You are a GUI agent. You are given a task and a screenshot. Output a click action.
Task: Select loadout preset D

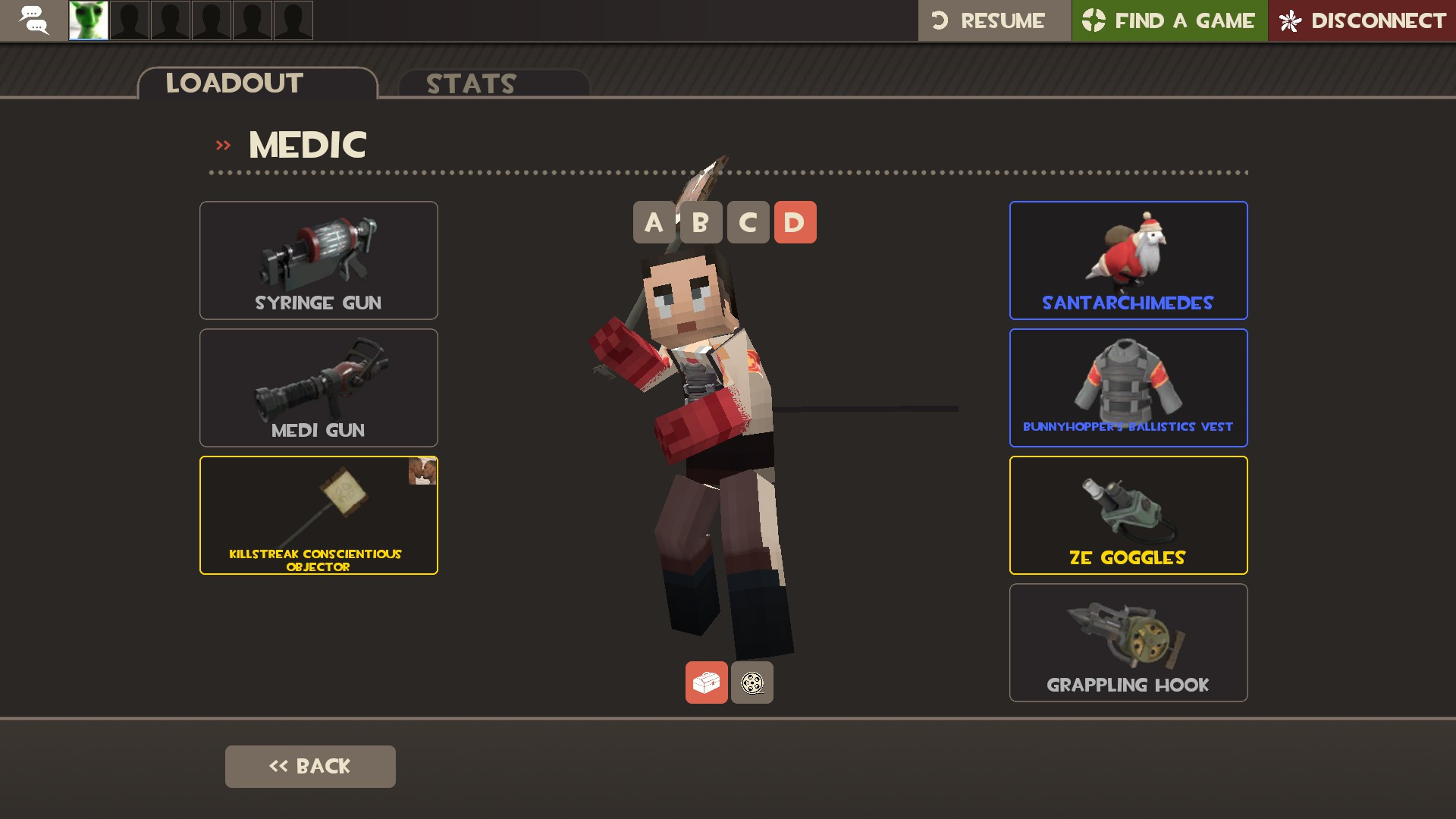click(795, 222)
